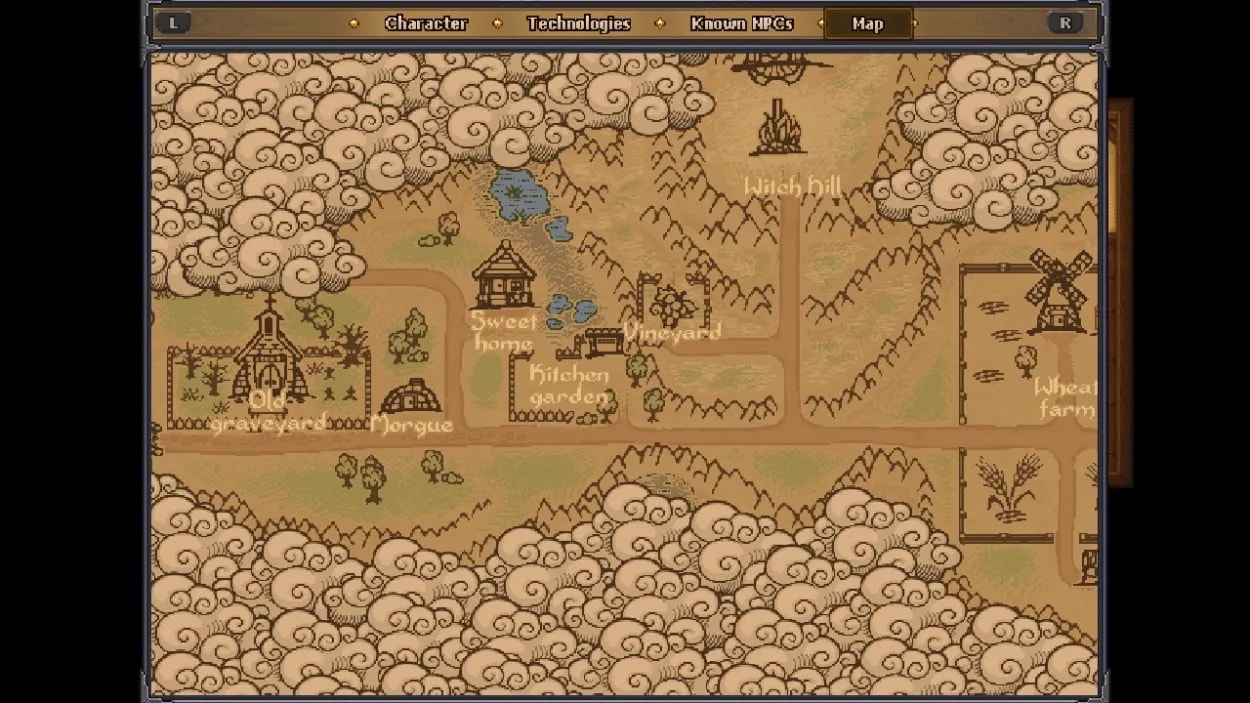Show the Known NPCs tab

pos(741,24)
